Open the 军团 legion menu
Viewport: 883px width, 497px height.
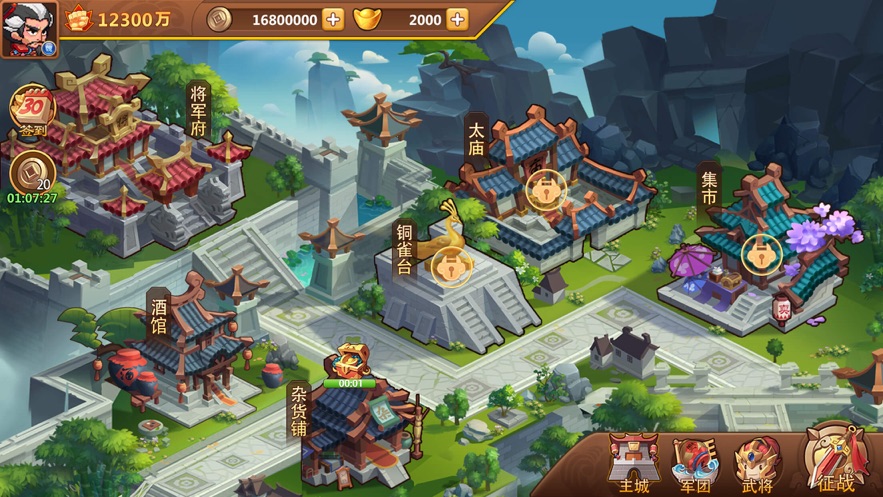pos(695,465)
